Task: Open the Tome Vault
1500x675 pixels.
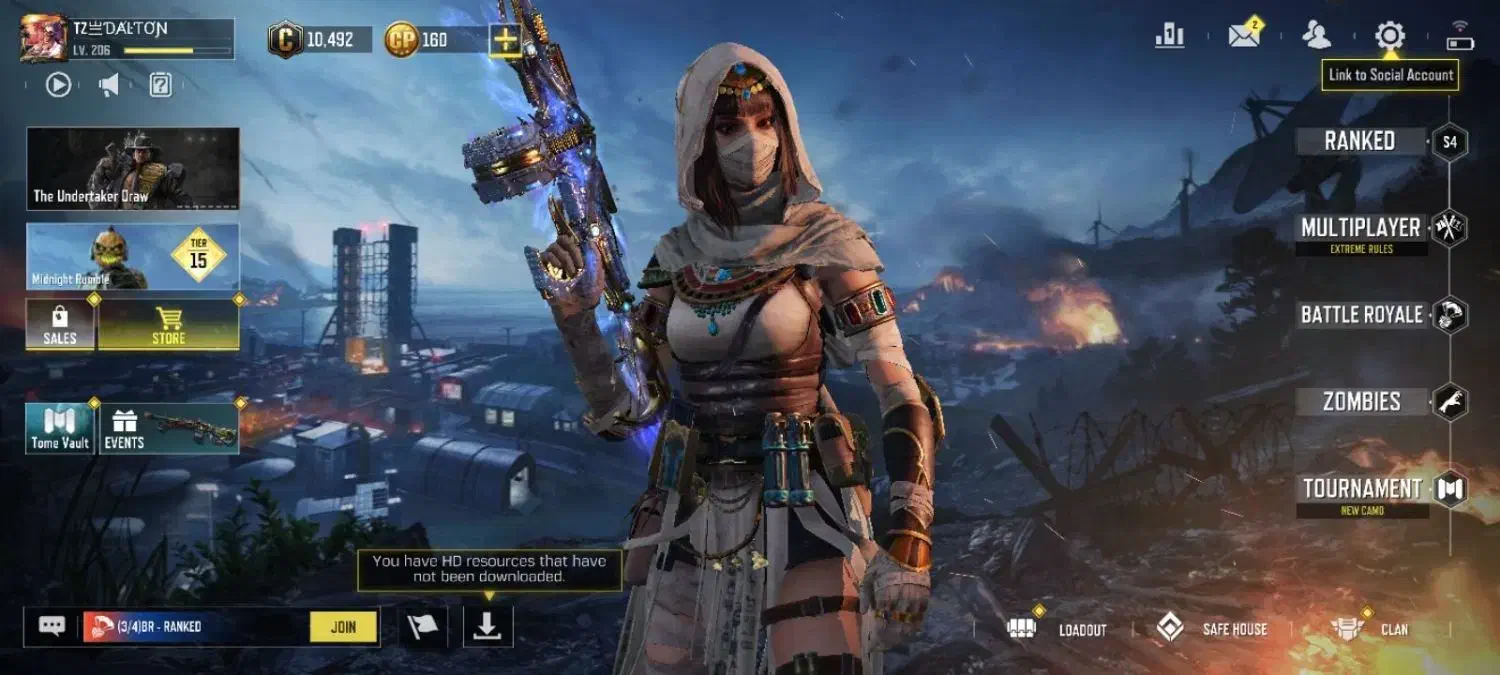Action: pos(60,428)
